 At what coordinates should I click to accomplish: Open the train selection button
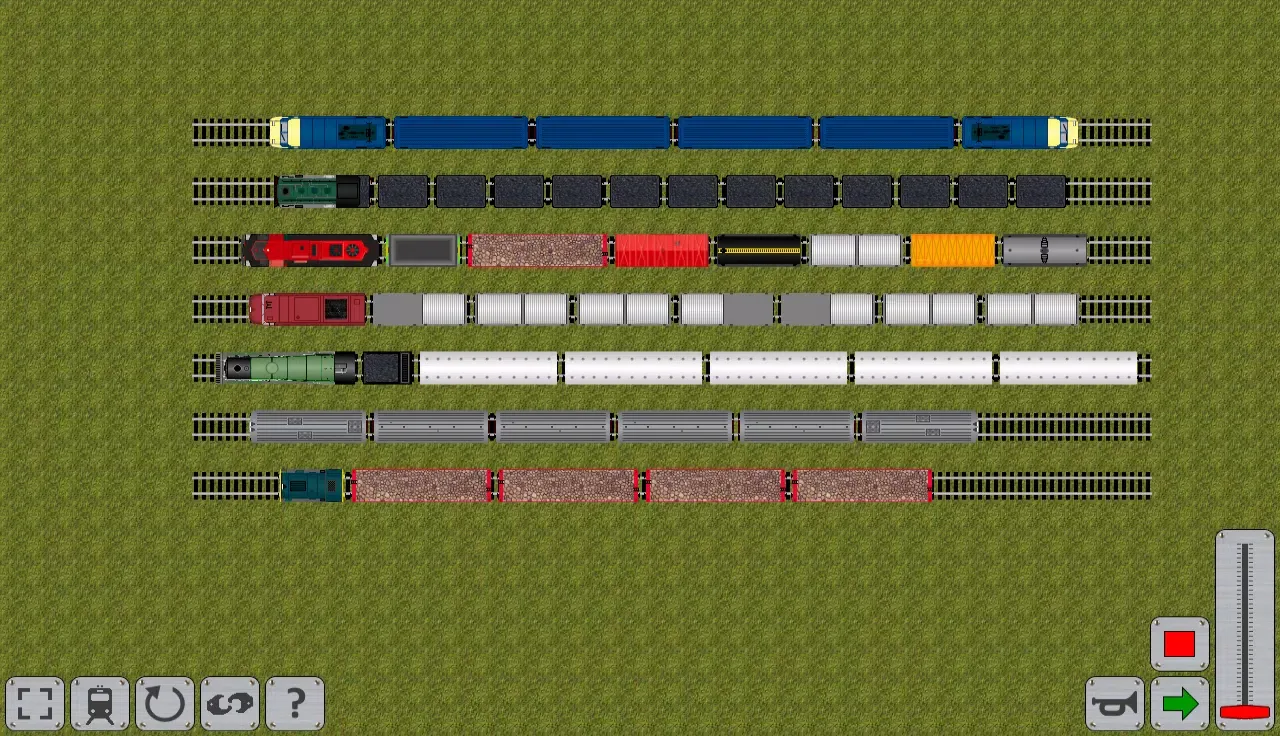[100, 704]
